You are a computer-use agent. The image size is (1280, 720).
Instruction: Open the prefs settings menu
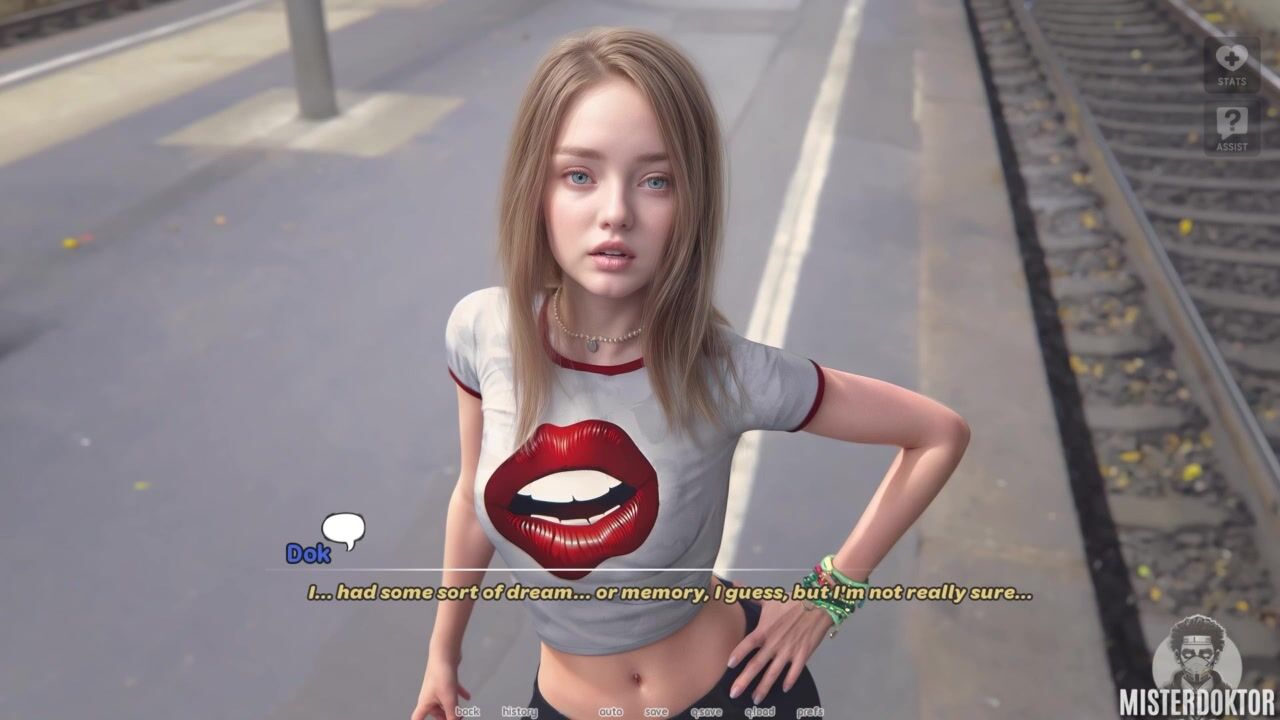click(810, 712)
